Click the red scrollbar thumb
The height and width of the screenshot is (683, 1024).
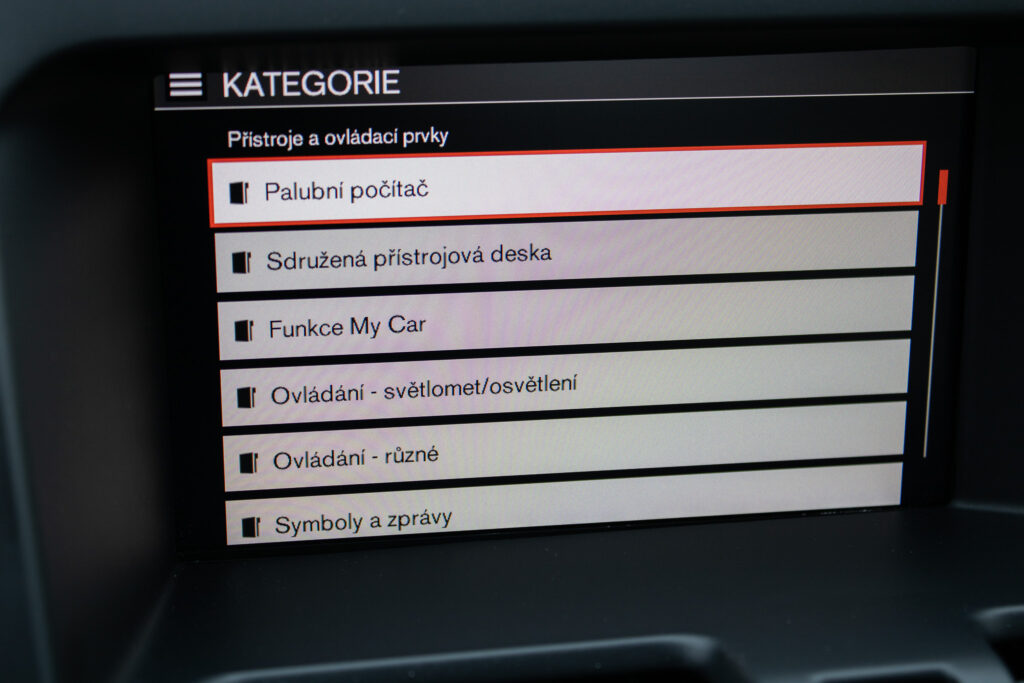coord(942,187)
